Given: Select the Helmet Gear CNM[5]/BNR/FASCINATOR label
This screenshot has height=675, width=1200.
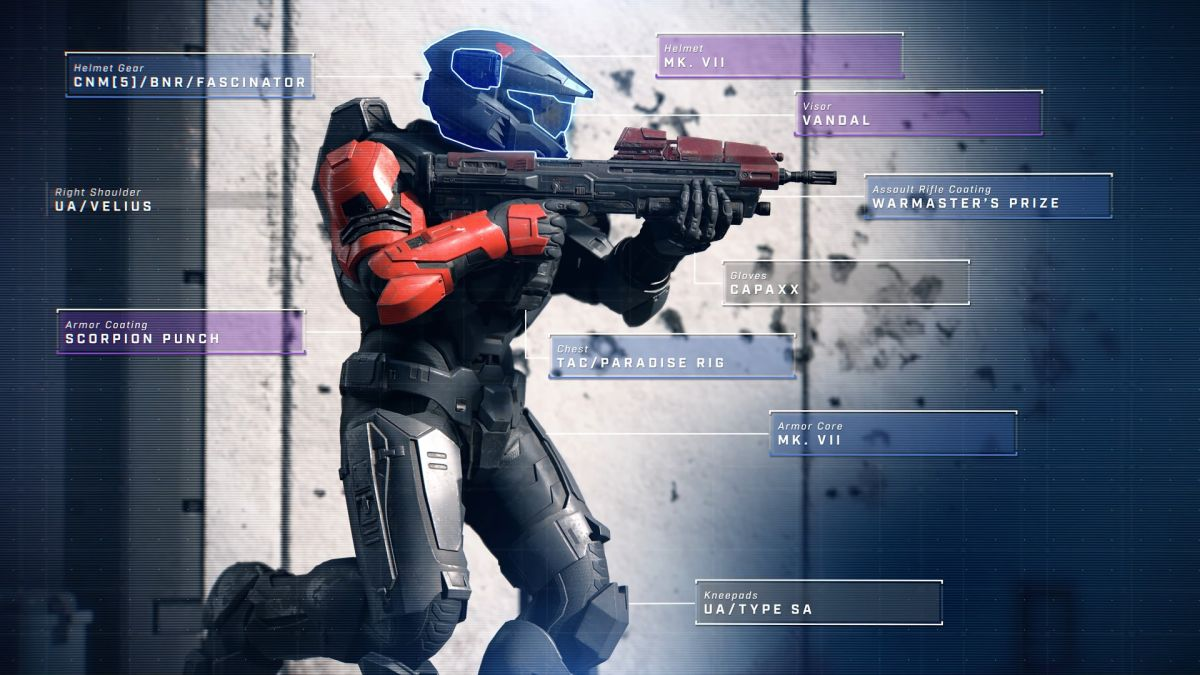Looking at the screenshot, I should [190, 75].
